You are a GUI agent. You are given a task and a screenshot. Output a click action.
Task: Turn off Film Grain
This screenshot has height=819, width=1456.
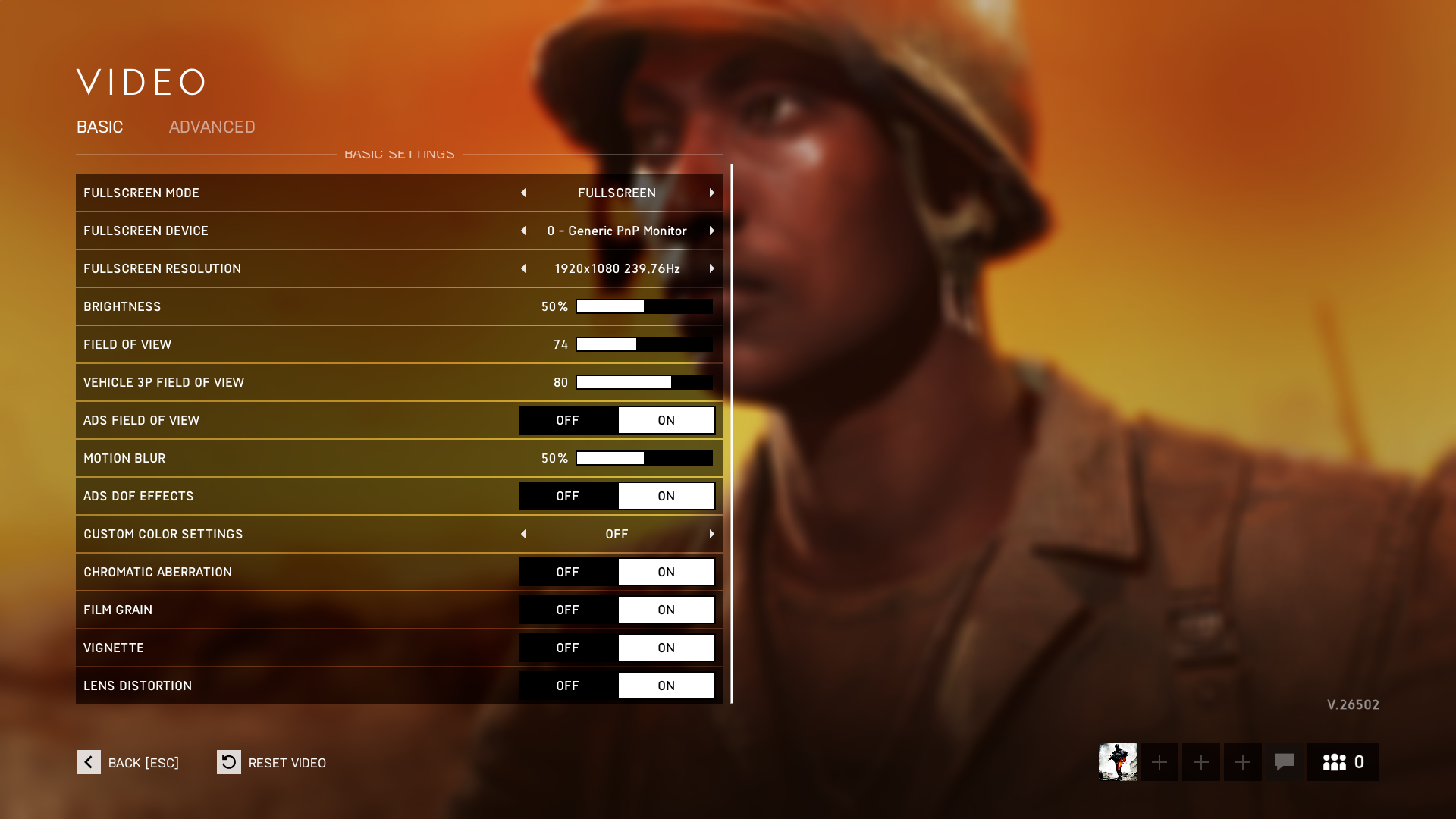567,609
